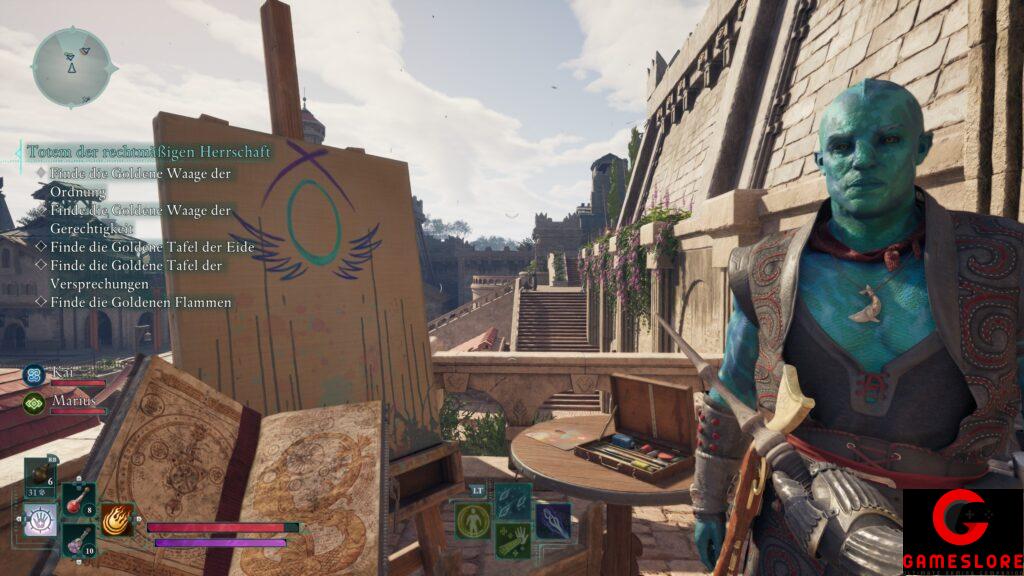The image size is (1024, 576).
Task: Select companion Kai's portrait icon
Action: click(34, 375)
